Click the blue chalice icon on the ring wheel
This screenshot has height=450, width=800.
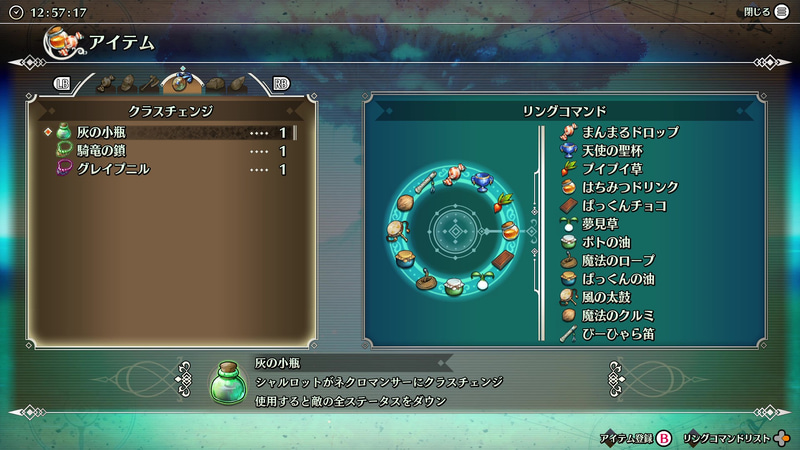tap(484, 180)
